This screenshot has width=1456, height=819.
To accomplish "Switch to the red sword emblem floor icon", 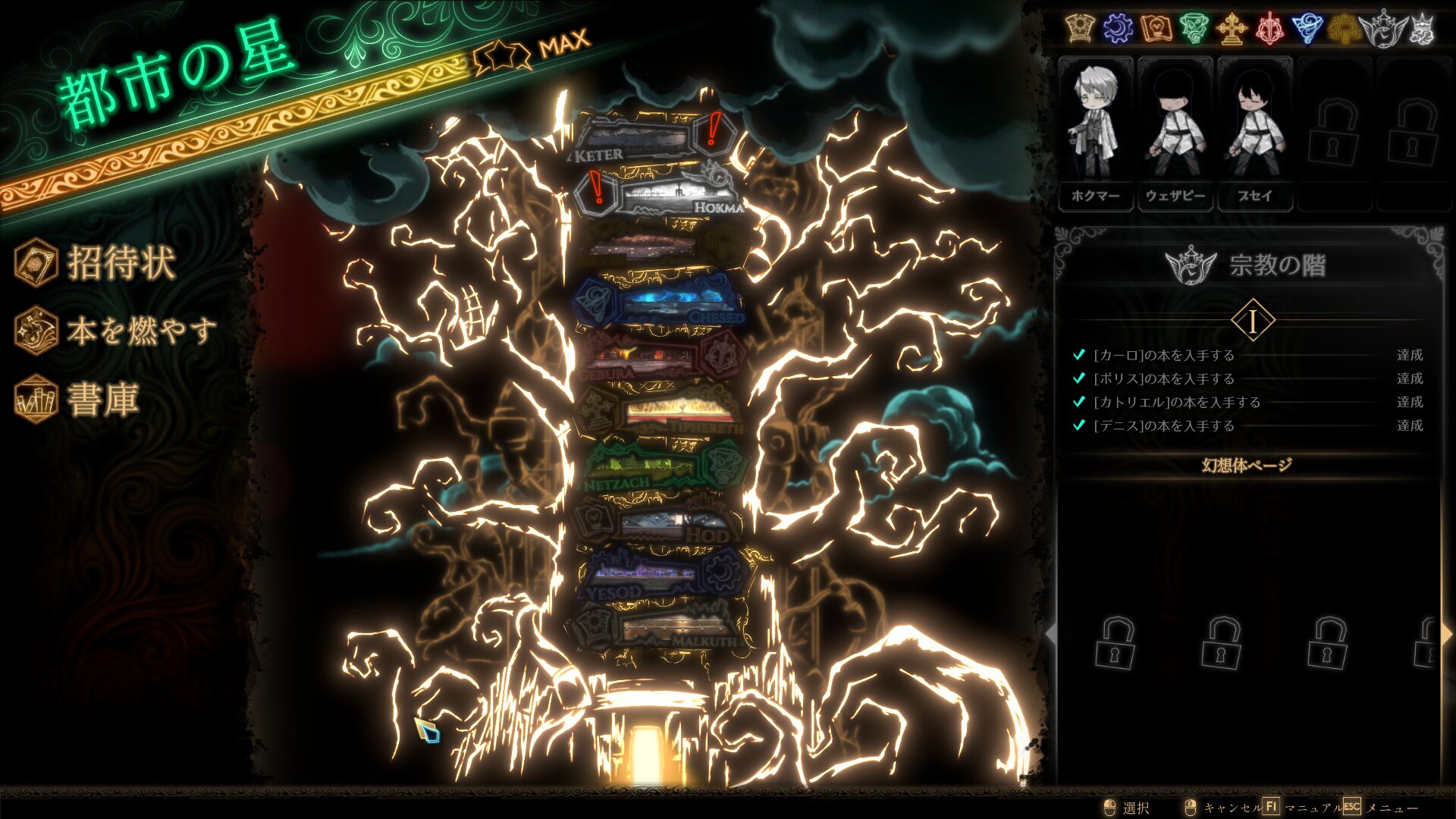I will tap(1270, 29).
